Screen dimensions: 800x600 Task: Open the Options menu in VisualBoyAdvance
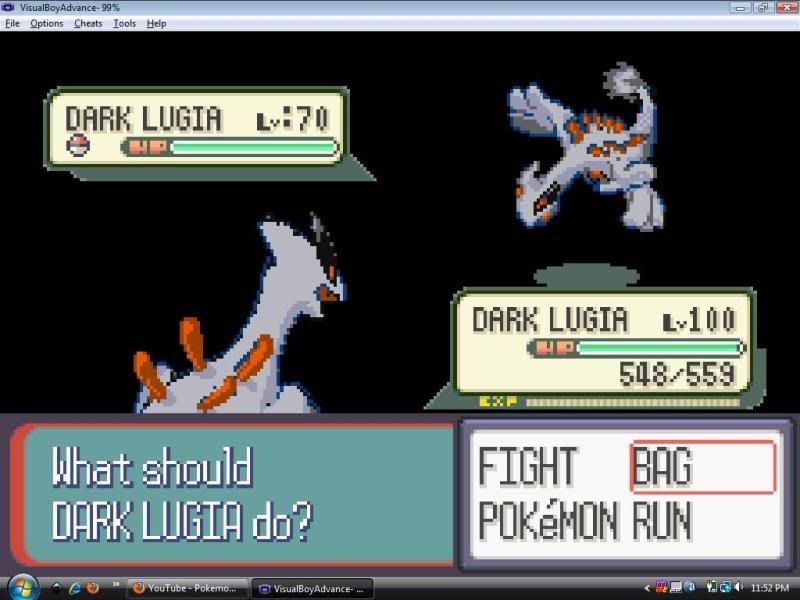coord(46,23)
